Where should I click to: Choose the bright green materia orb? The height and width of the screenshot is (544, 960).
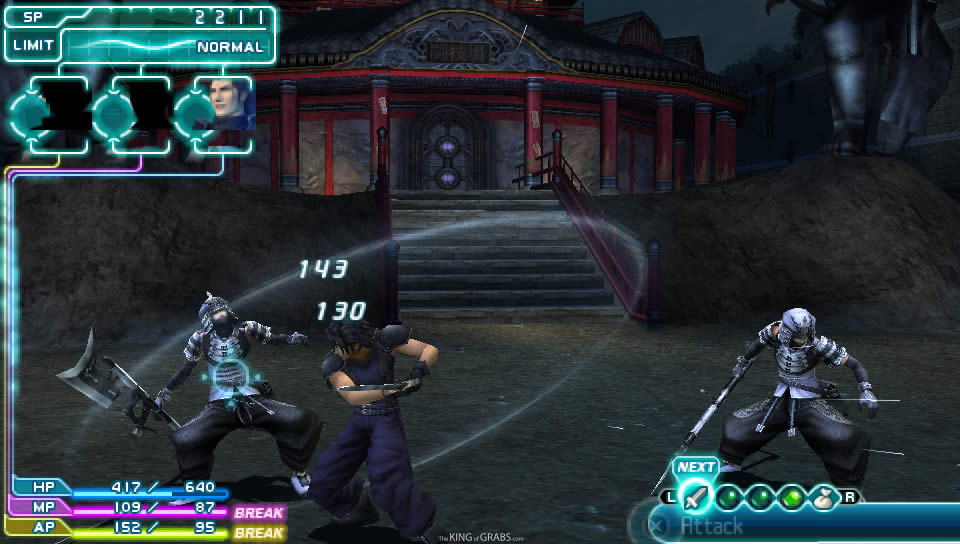pyautogui.click(x=792, y=495)
